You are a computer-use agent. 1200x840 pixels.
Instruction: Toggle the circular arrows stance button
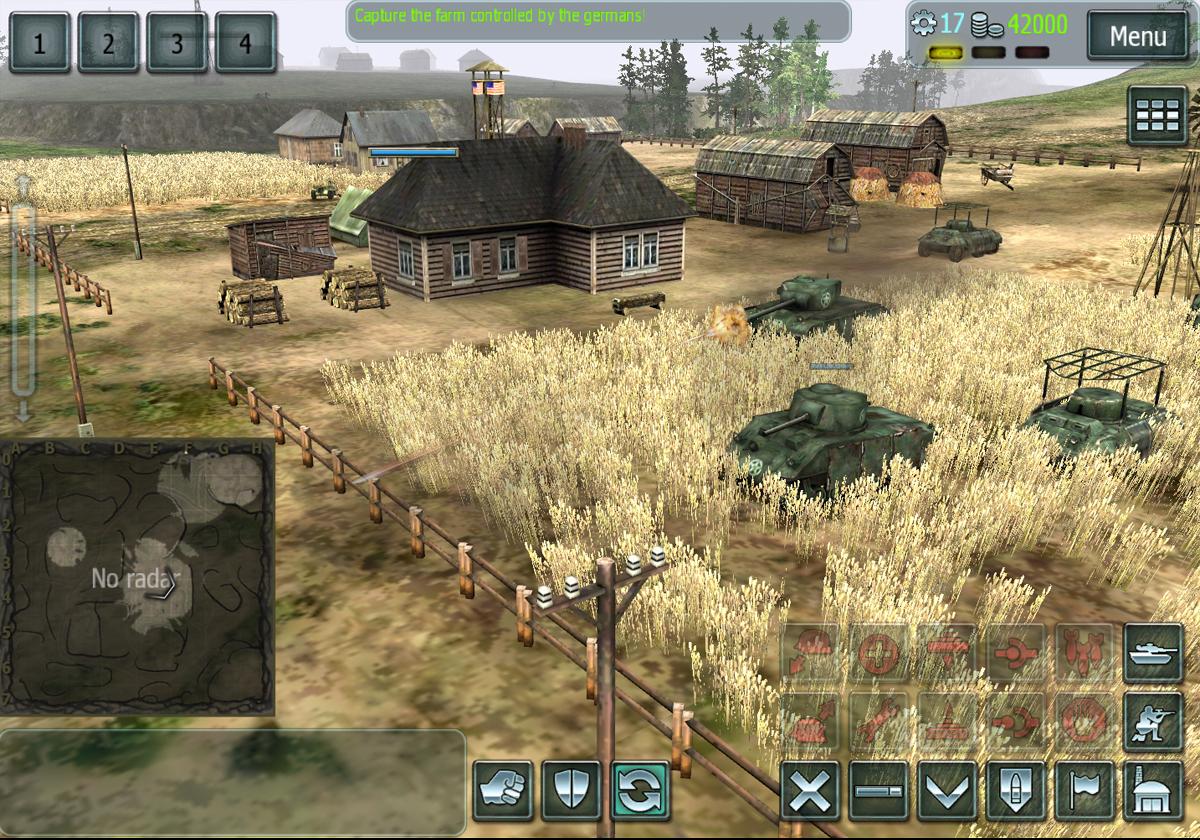(641, 790)
